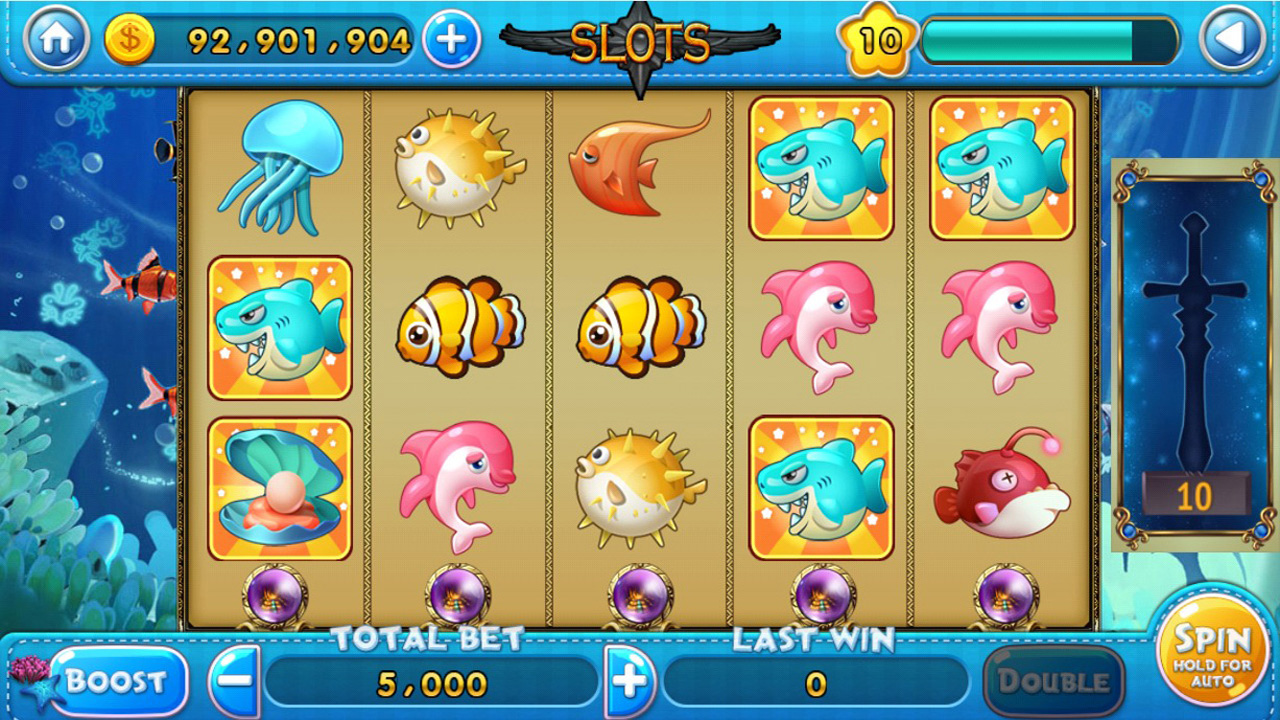
Task: Add more coins with the plus button
Action: [x=451, y=40]
